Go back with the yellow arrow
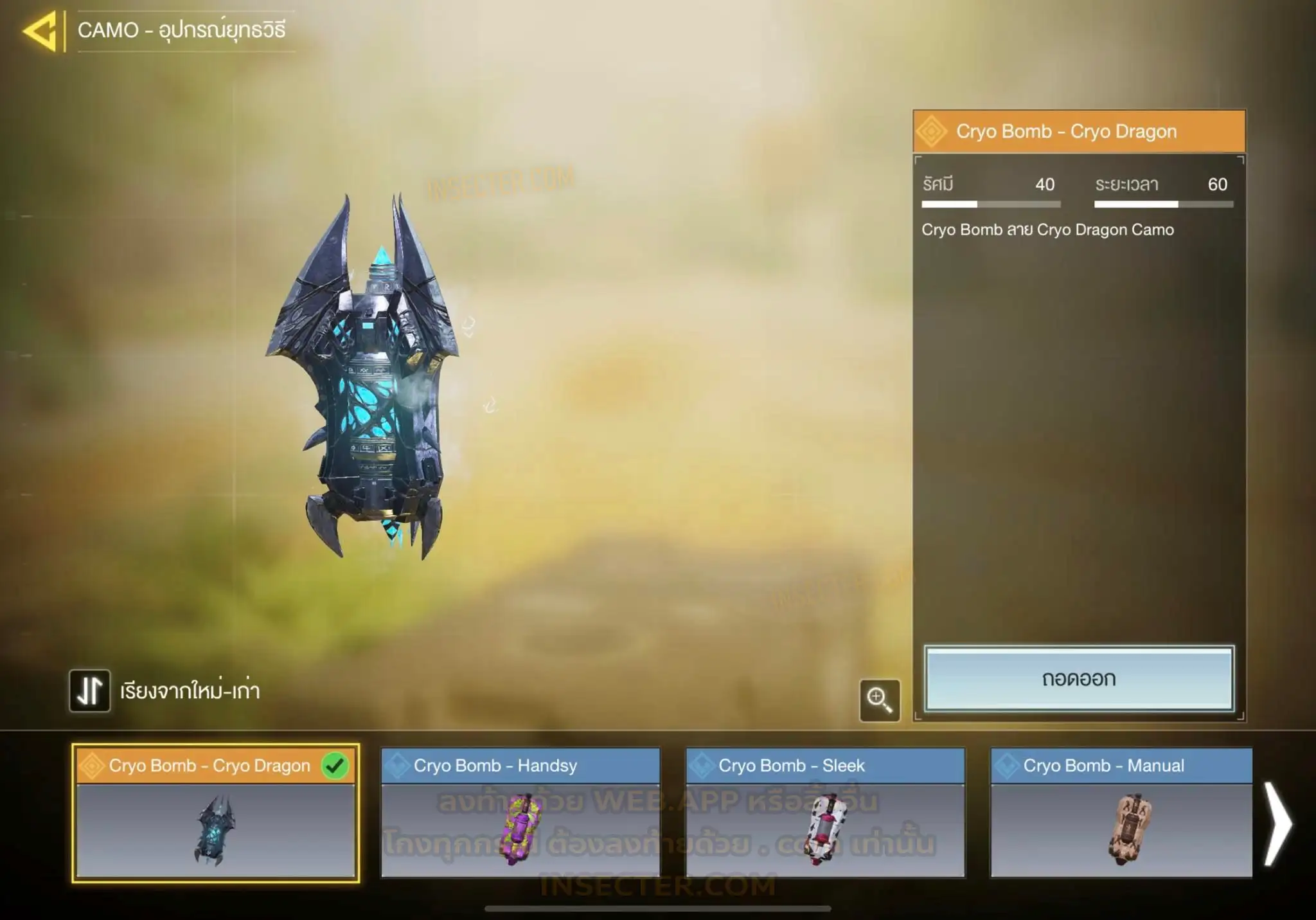Image resolution: width=1316 pixels, height=920 pixels. coord(40,30)
